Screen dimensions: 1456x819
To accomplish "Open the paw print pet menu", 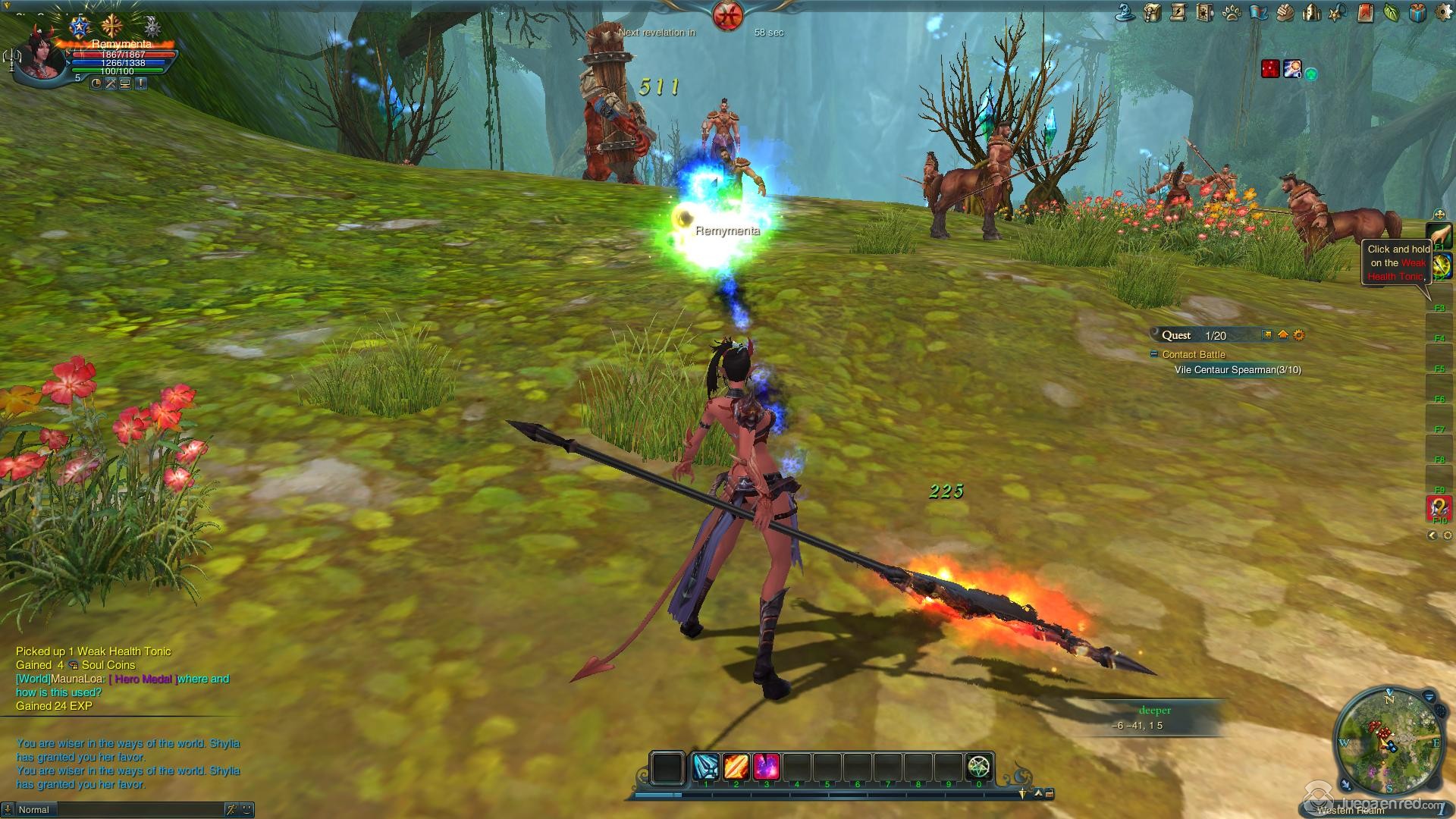I will (1232, 12).
